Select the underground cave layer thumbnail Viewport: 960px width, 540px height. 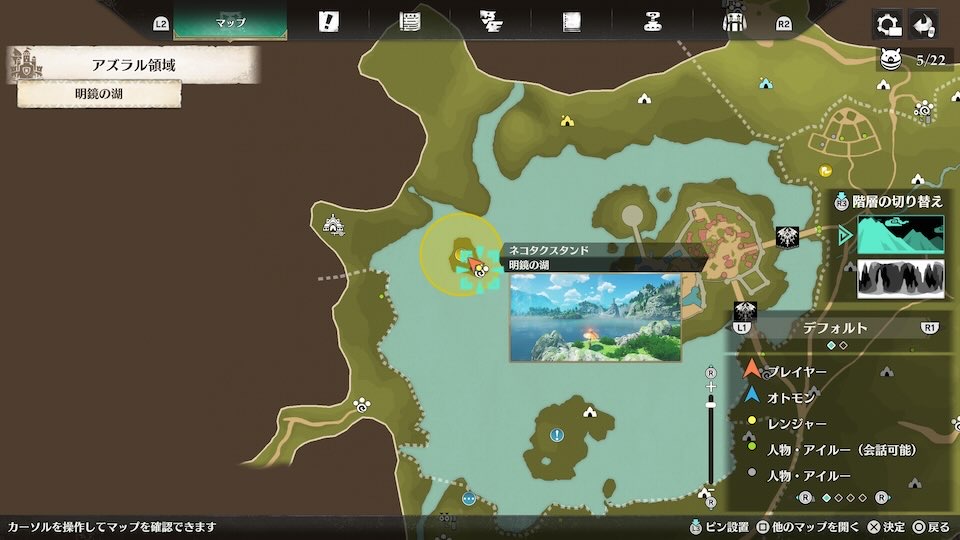(900, 278)
